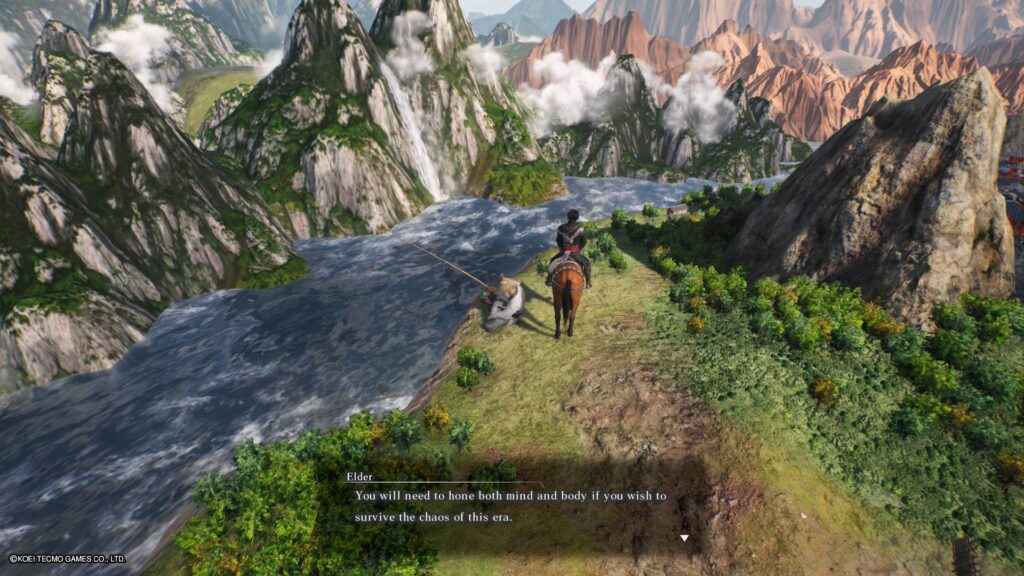Advance the Elder's dialogue with the arrow
1024x576 pixels.
coord(684,538)
